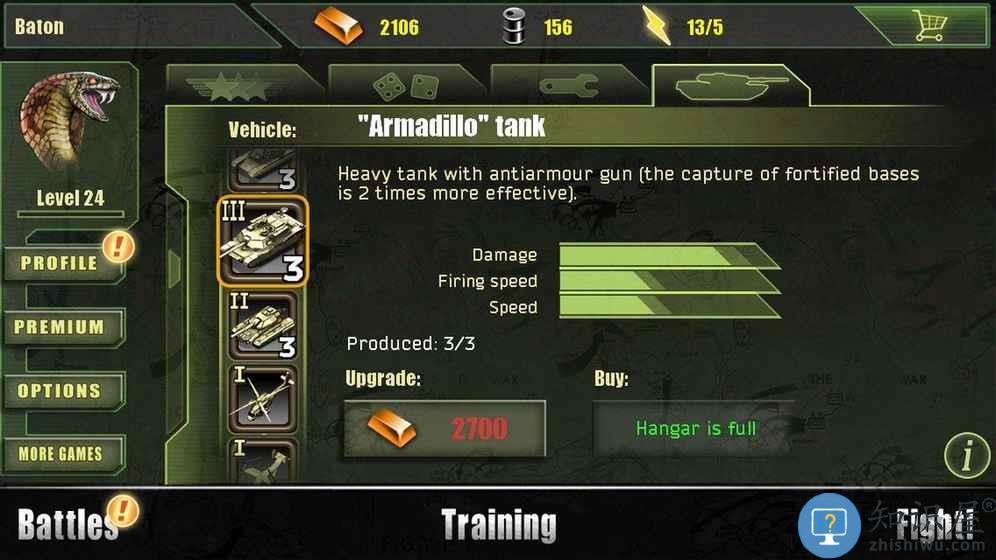Image resolution: width=996 pixels, height=560 pixels.
Task: Select the tier I helicopter slot
Action: click(x=262, y=397)
